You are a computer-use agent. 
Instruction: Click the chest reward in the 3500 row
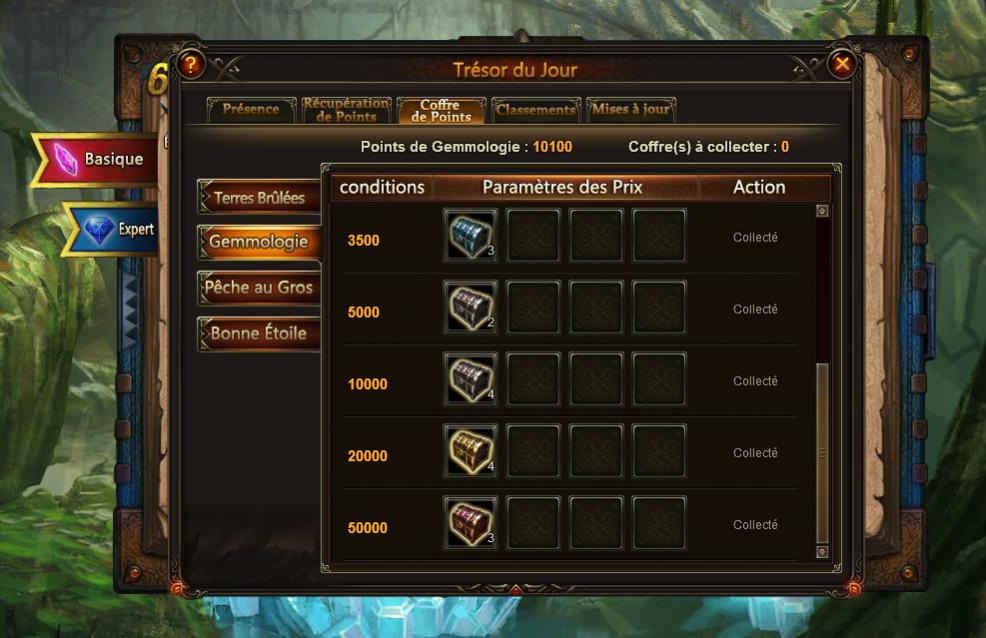(469, 236)
